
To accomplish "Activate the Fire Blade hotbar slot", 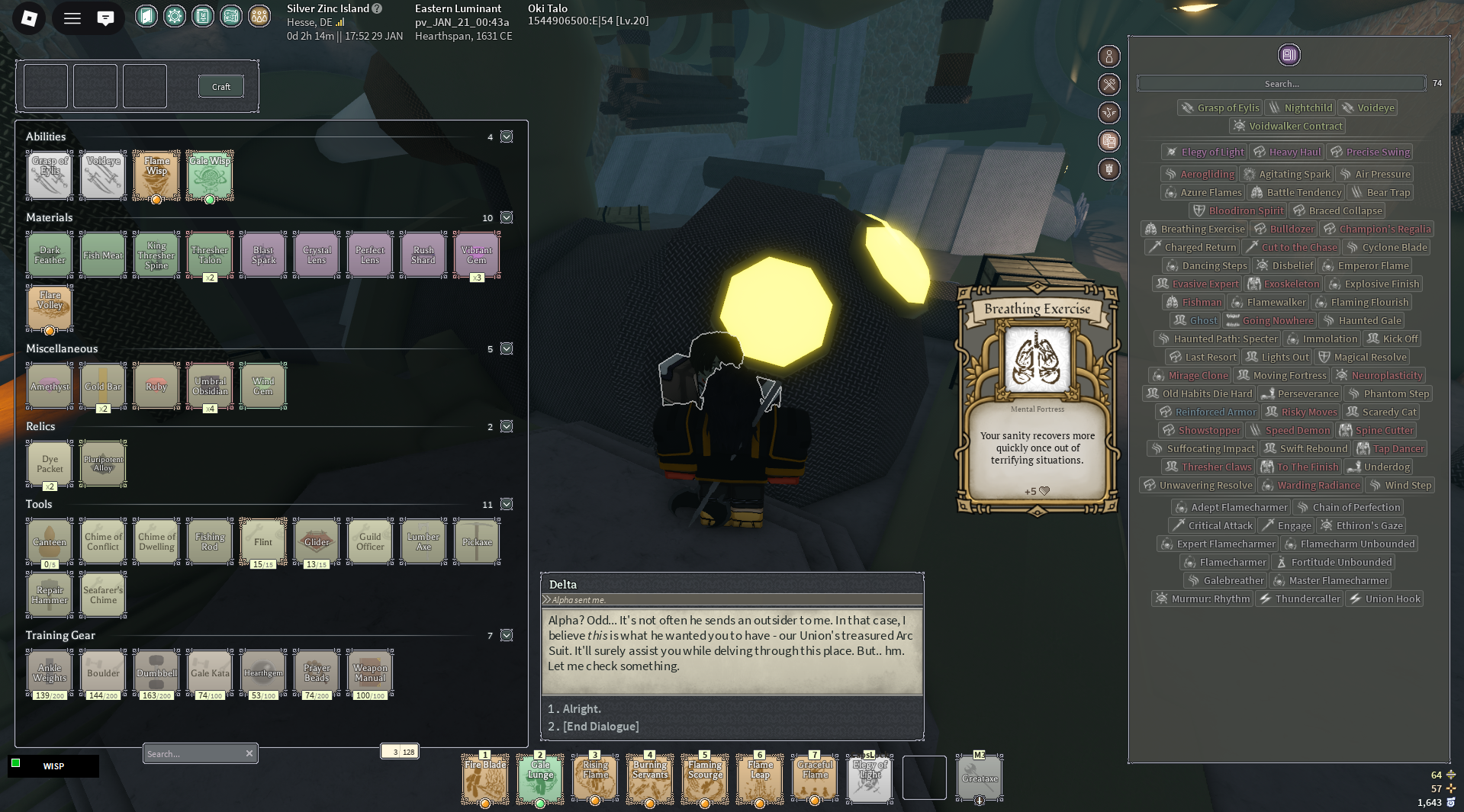I will (484, 778).
